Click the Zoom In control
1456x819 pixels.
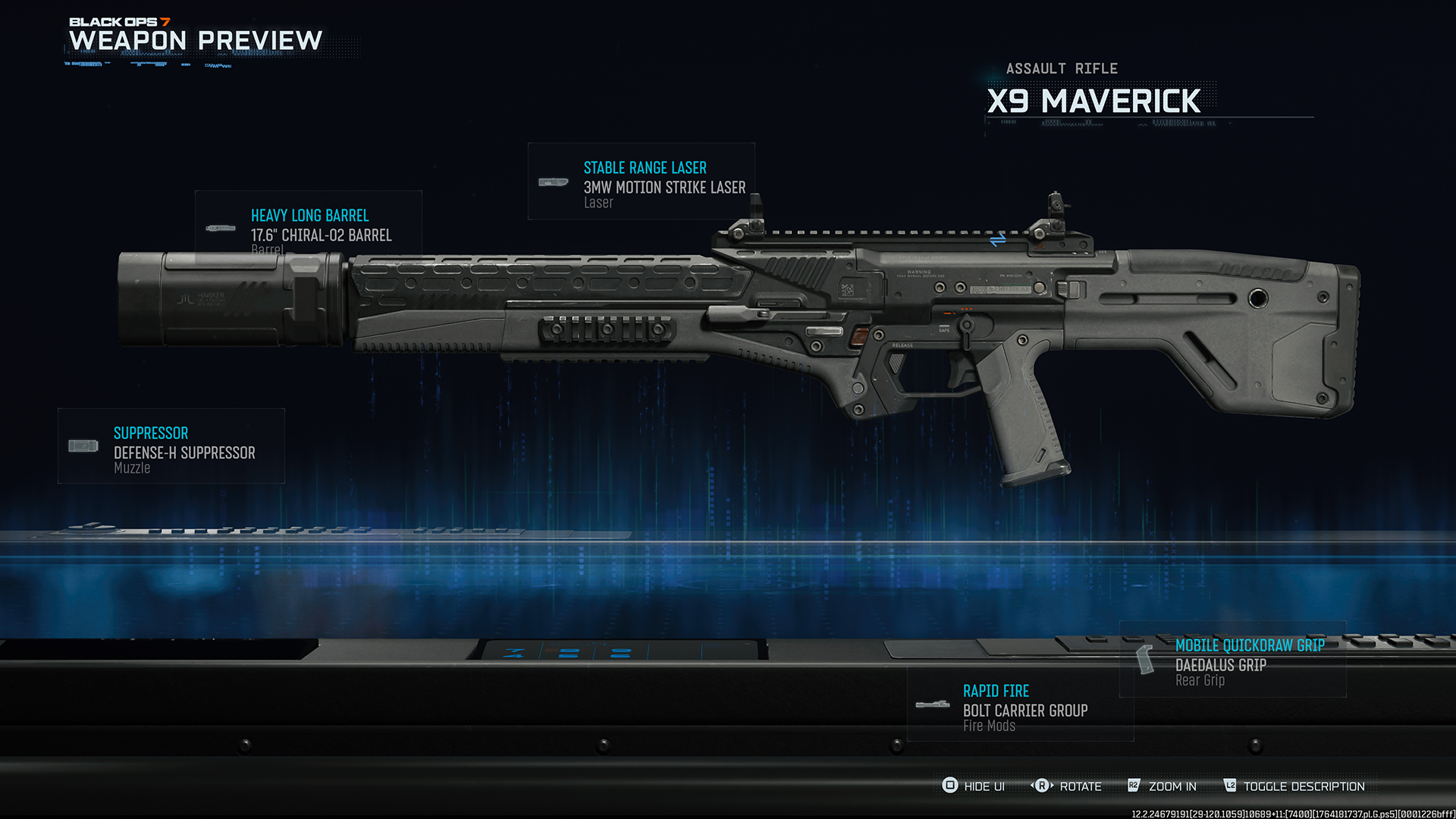pos(1172,786)
